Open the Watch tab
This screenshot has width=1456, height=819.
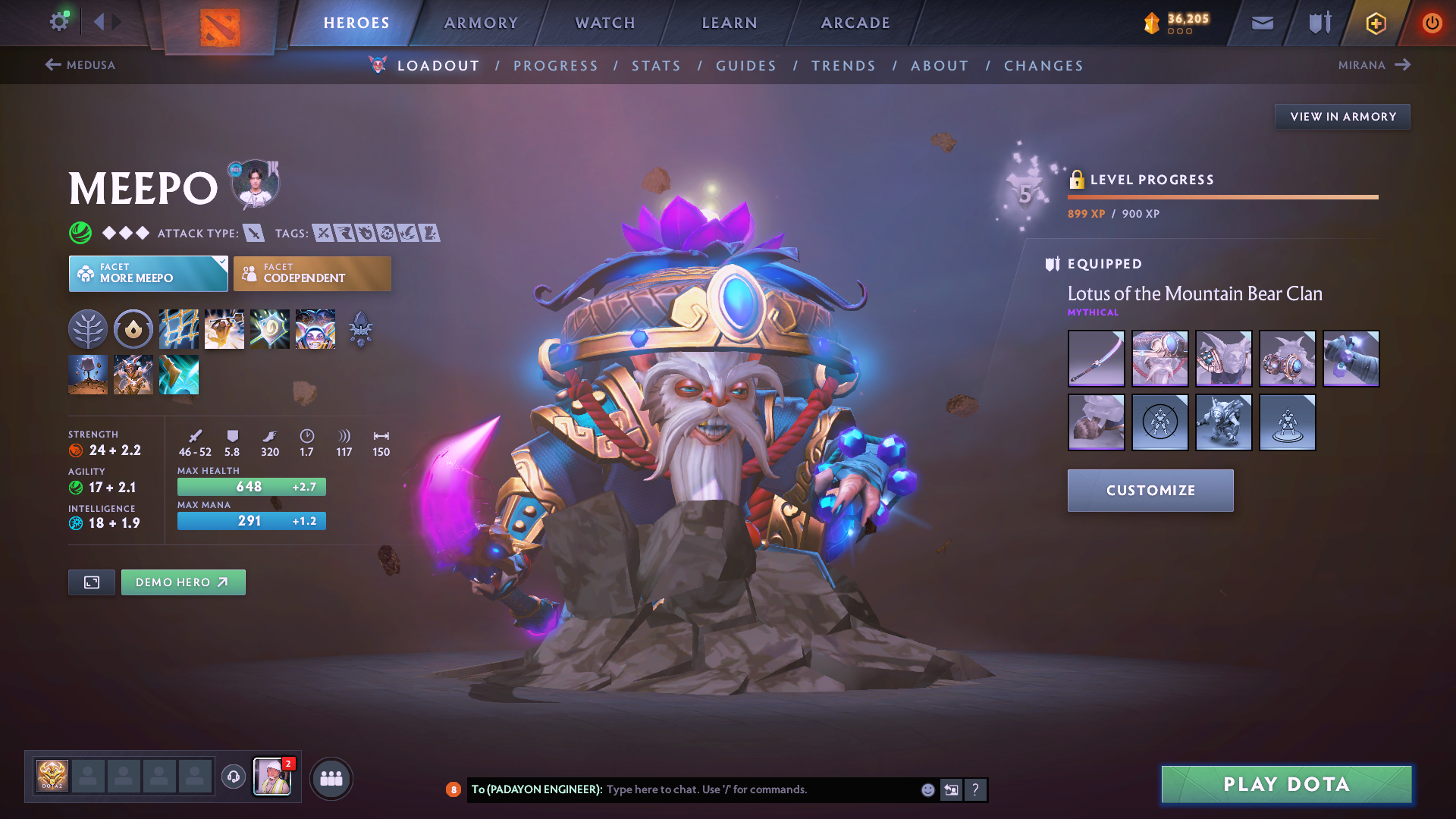[605, 23]
